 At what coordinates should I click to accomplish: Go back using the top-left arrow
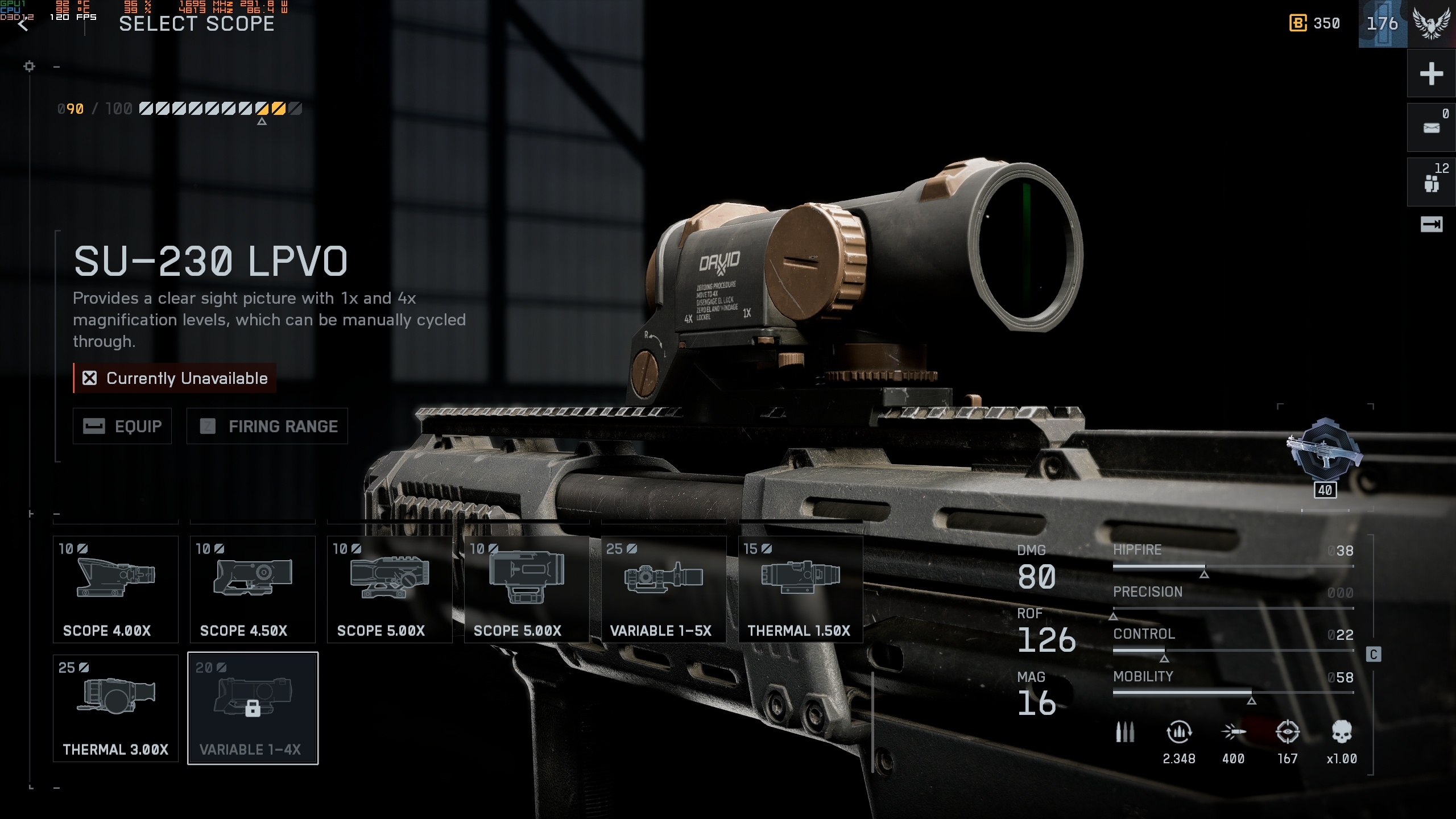23,25
